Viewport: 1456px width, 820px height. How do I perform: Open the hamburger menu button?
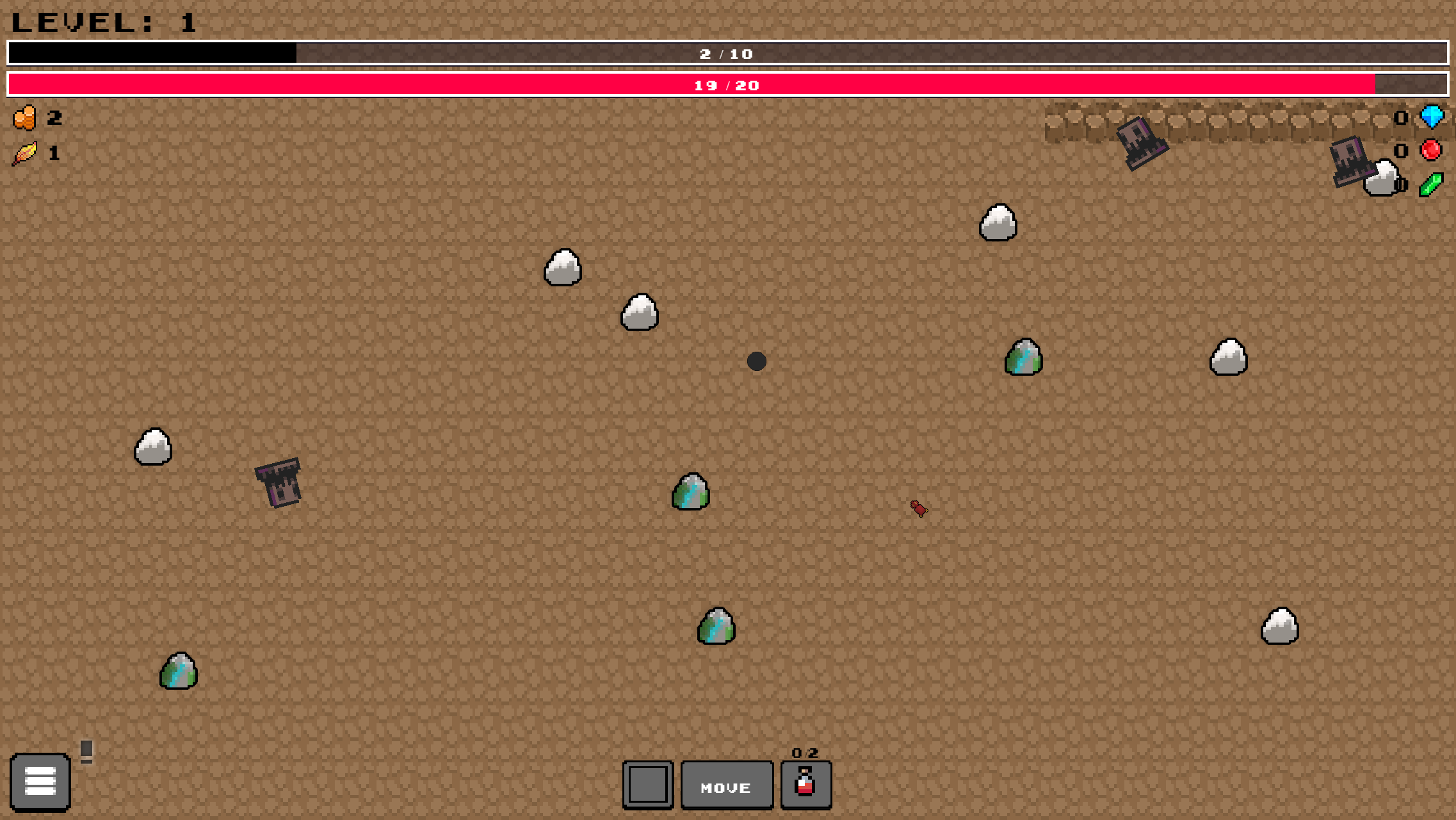(x=40, y=782)
